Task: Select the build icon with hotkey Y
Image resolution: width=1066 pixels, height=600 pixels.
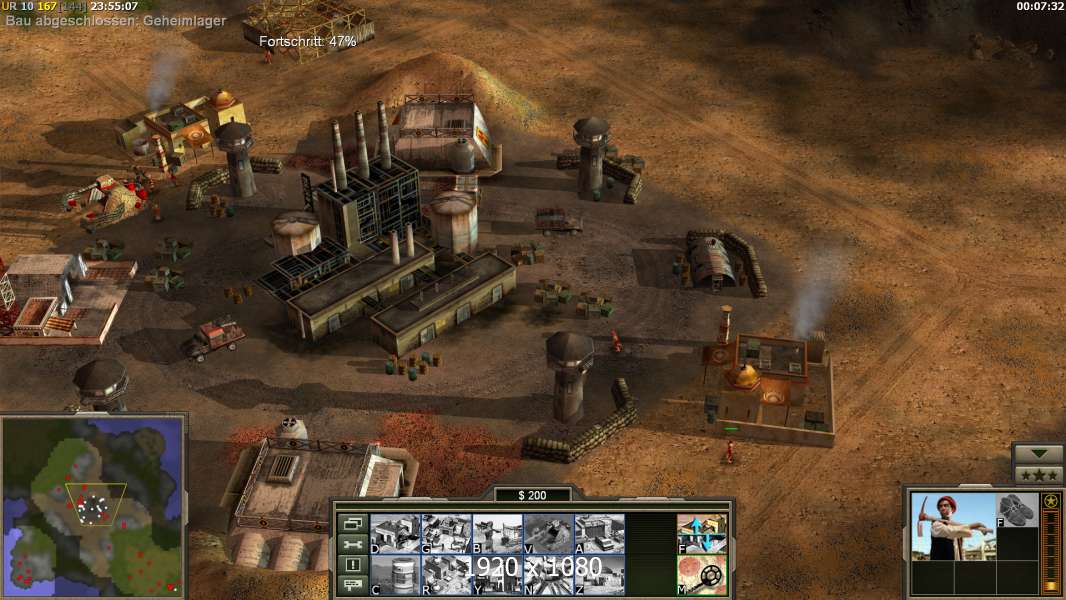Action: pos(497,574)
